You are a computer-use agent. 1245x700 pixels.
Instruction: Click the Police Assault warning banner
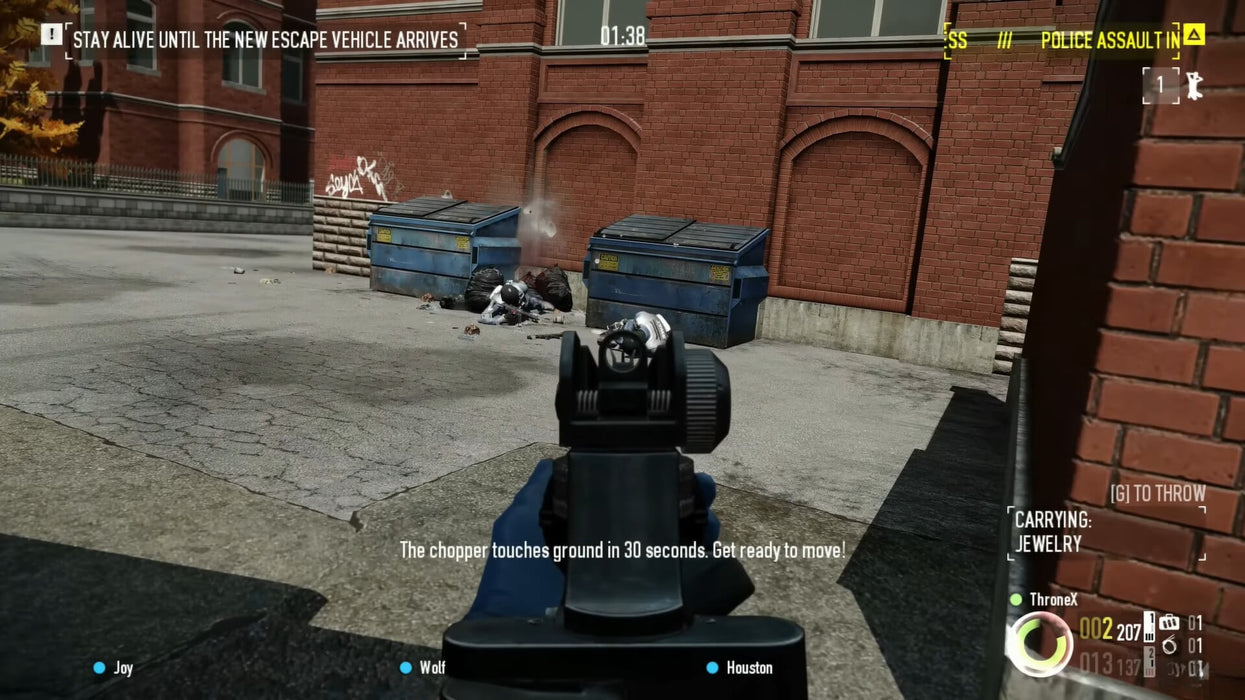point(1062,41)
